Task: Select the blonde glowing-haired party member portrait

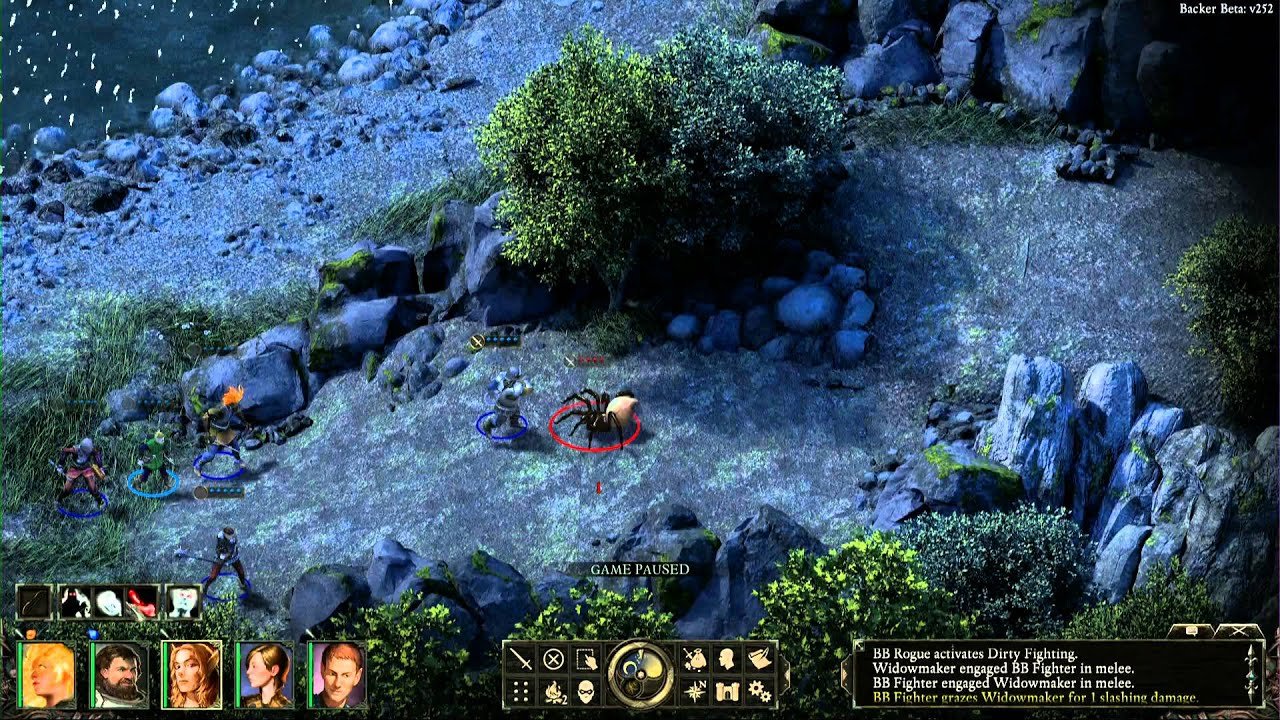Action: coord(46,675)
